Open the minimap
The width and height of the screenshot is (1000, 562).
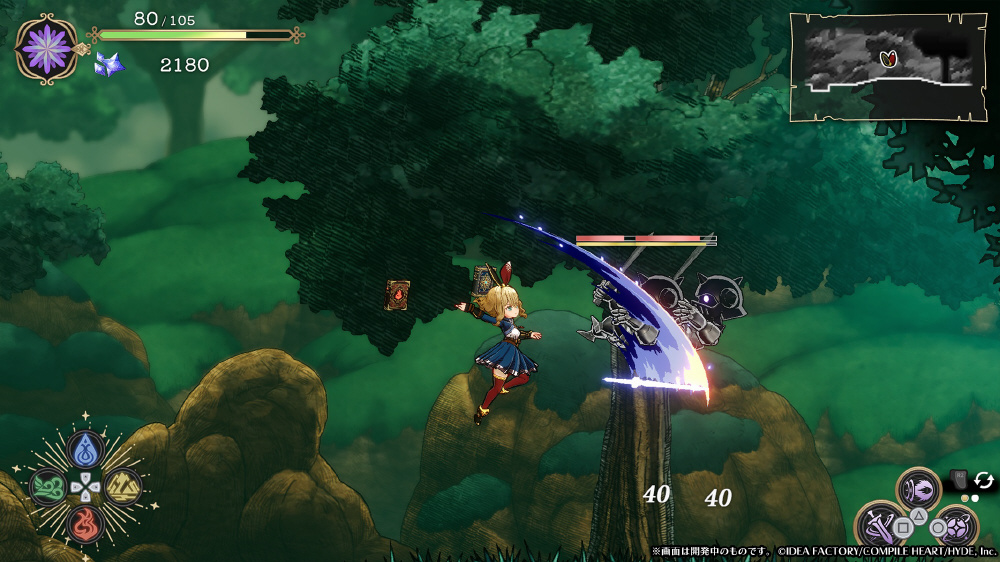(880, 66)
